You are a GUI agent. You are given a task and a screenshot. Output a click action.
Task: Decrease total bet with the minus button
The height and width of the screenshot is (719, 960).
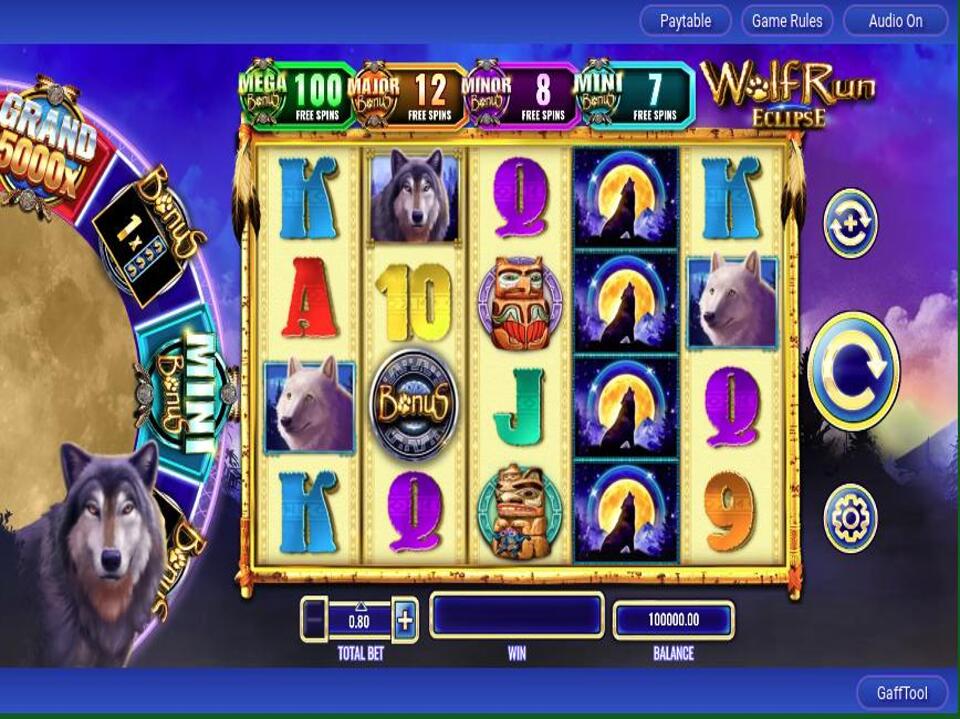314,620
